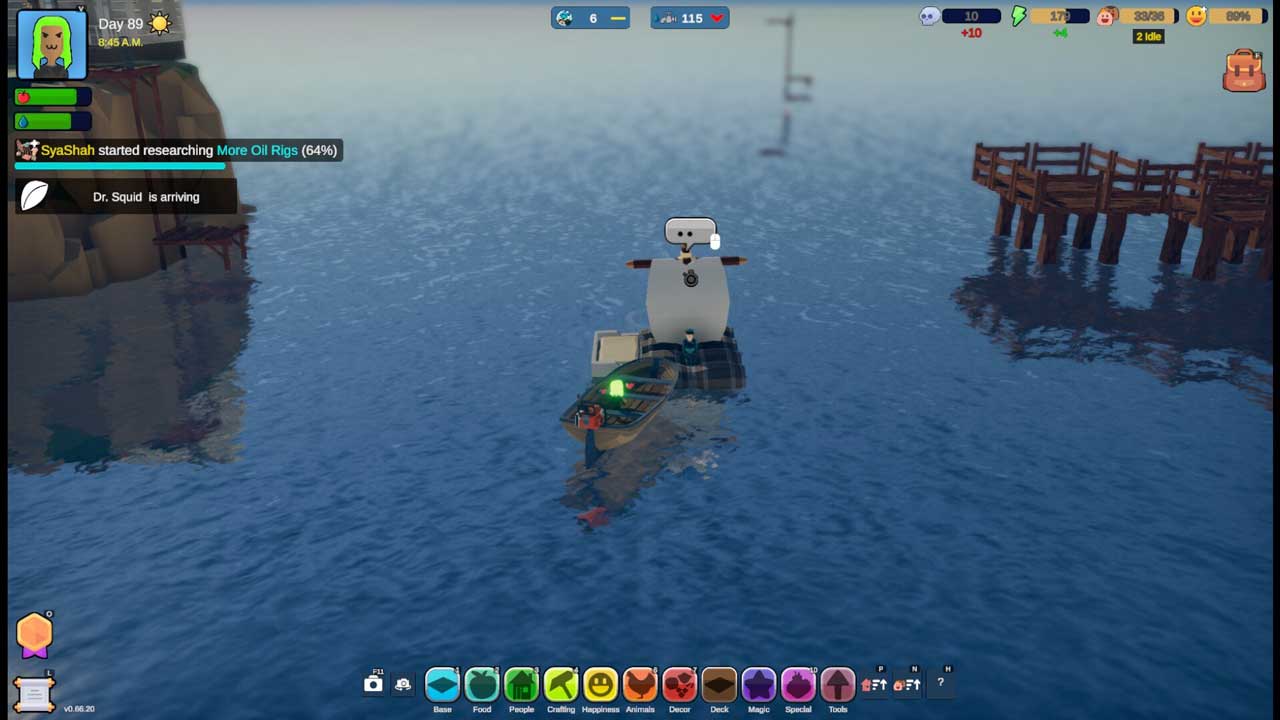The width and height of the screenshot is (1280, 720).
Task: Open the People build category
Action: click(x=521, y=685)
